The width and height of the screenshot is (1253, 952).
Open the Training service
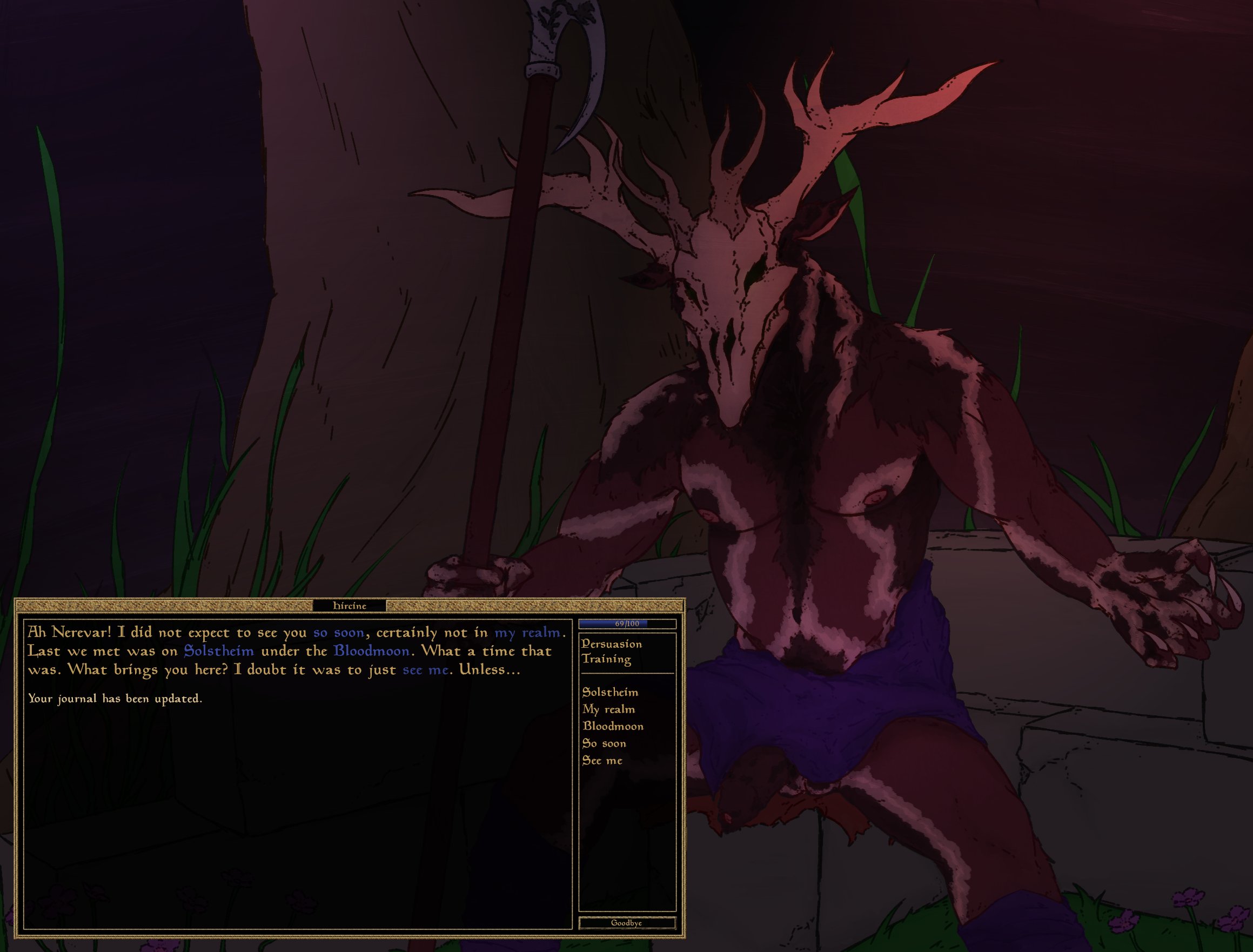(606, 659)
